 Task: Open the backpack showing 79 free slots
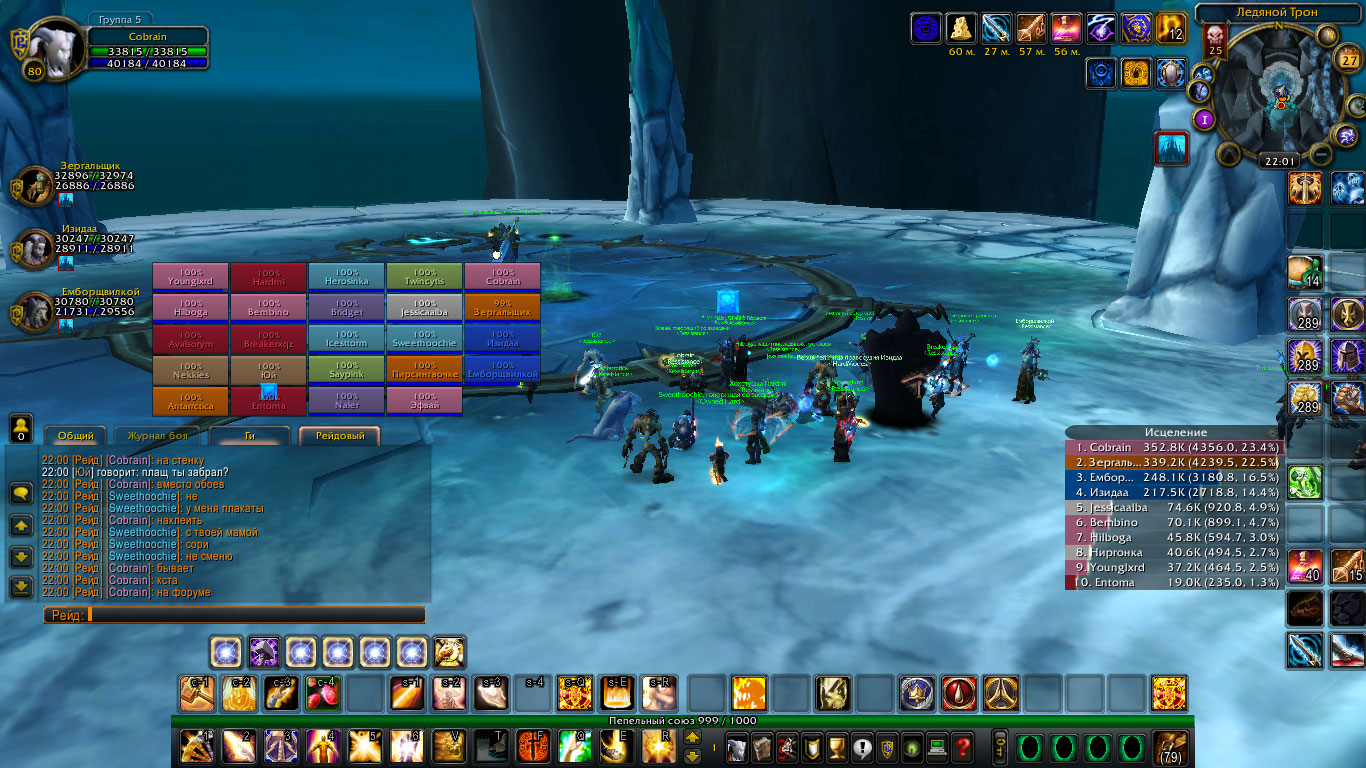coord(1170,747)
